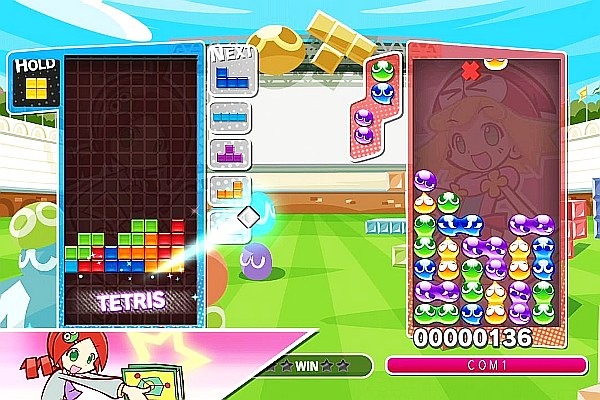600x400 pixels.
Task: Pick the orange L-piece preview slot
Action: (229, 188)
